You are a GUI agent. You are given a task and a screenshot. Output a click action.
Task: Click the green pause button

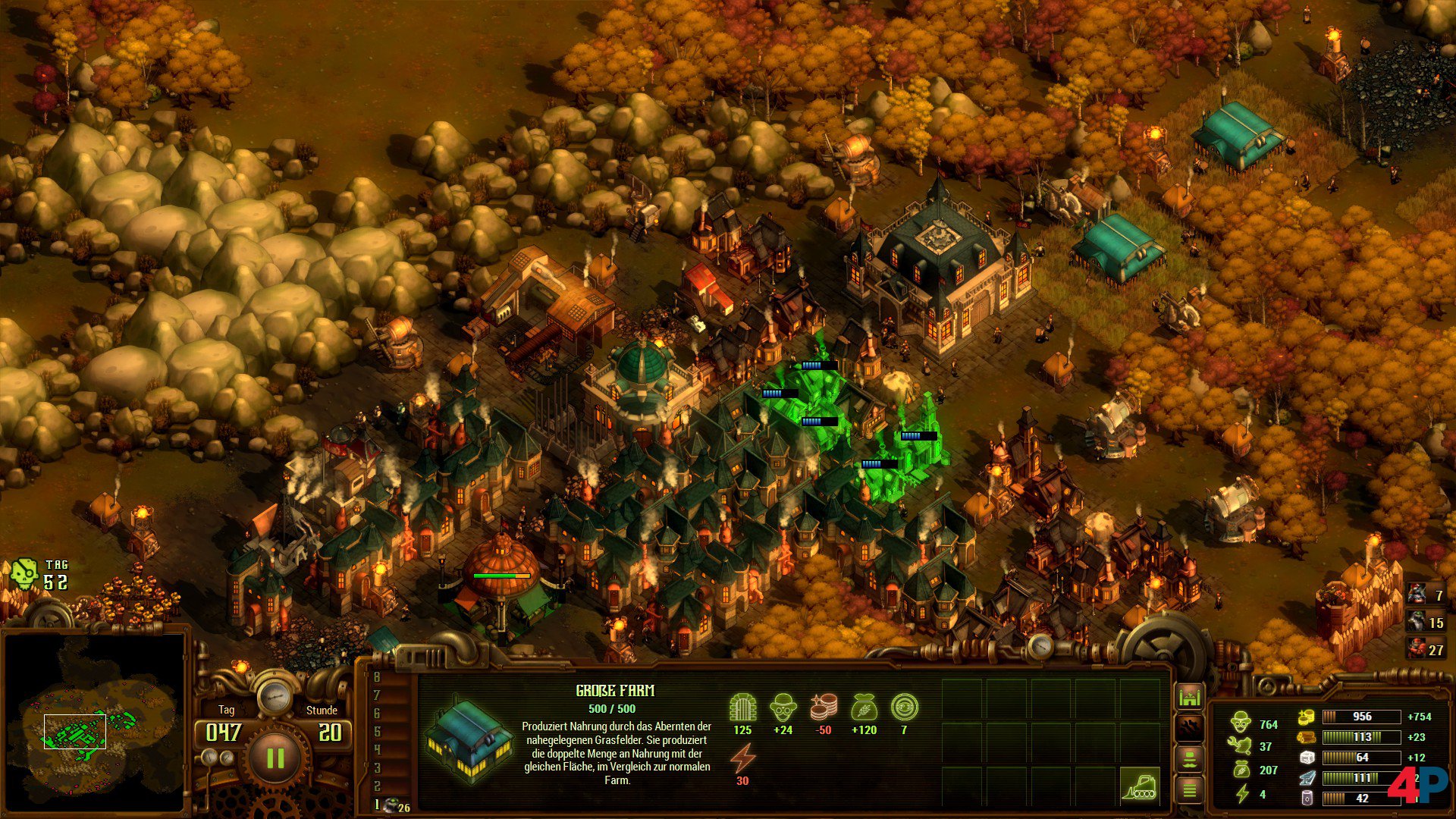click(x=275, y=758)
